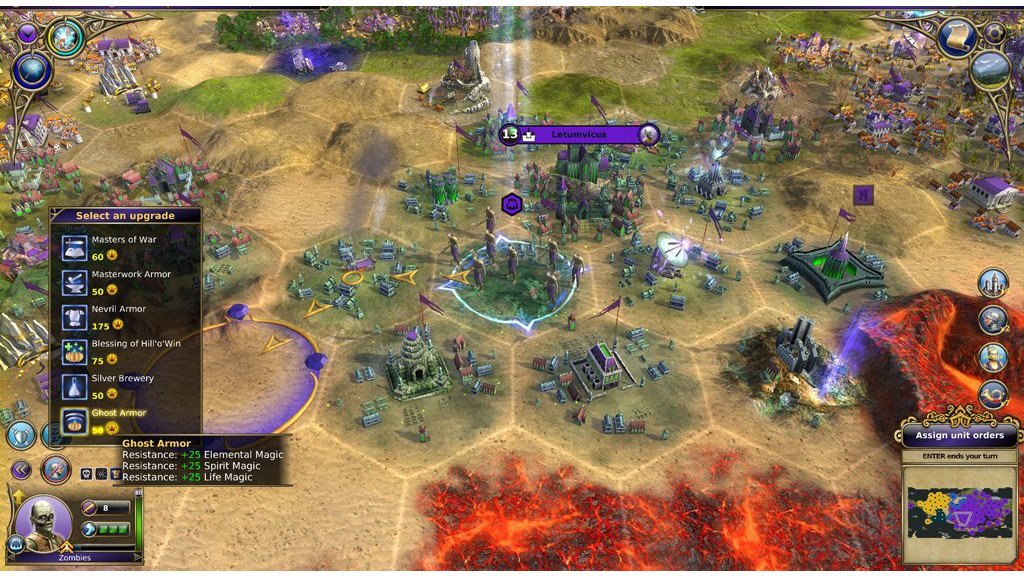This screenshot has height=576, width=1024.
Task: Click the horn notification icon
Action: pos(993,394)
